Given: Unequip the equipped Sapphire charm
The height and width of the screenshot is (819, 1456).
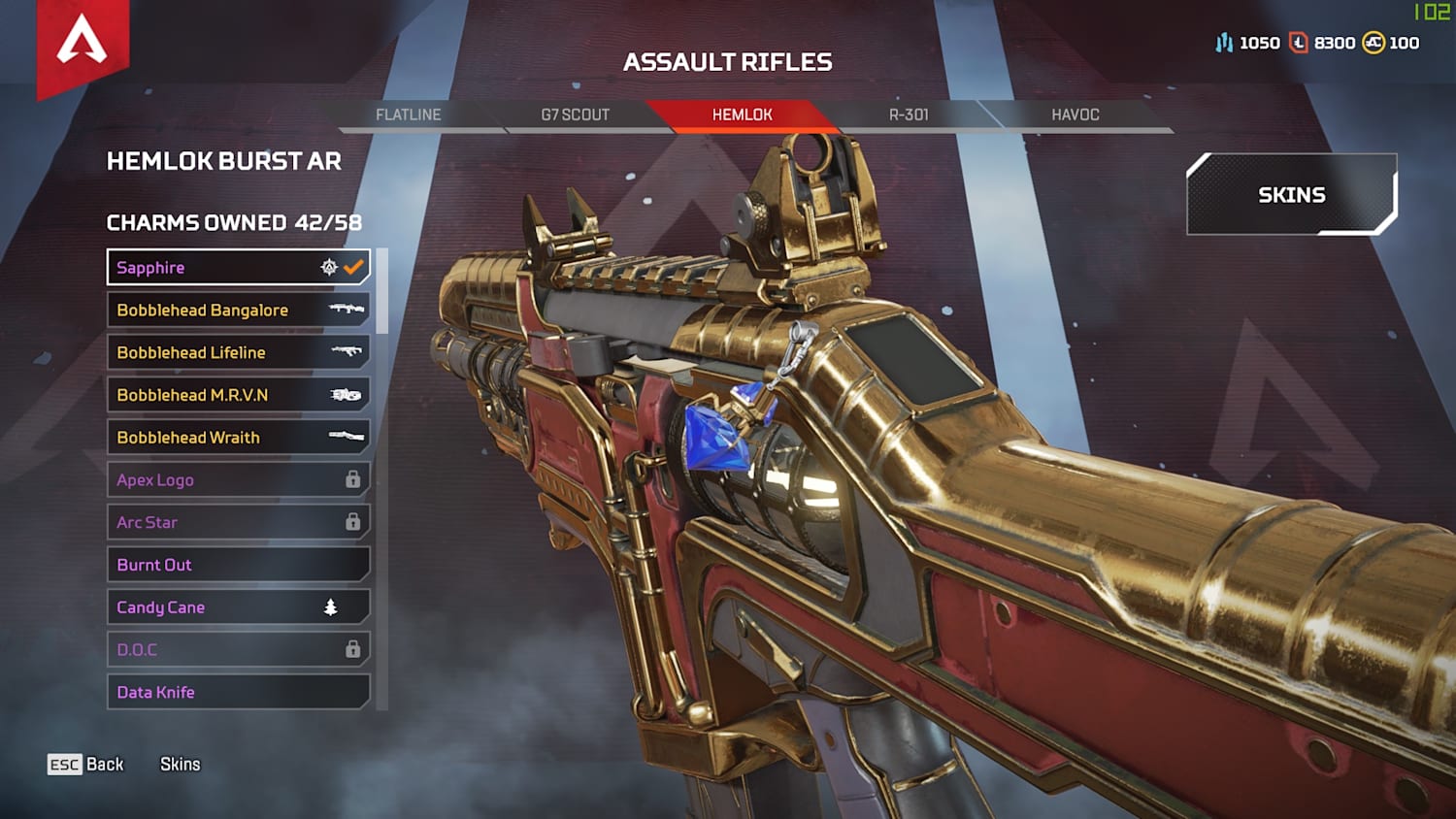Looking at the screenshot, I should coord(238,267).
